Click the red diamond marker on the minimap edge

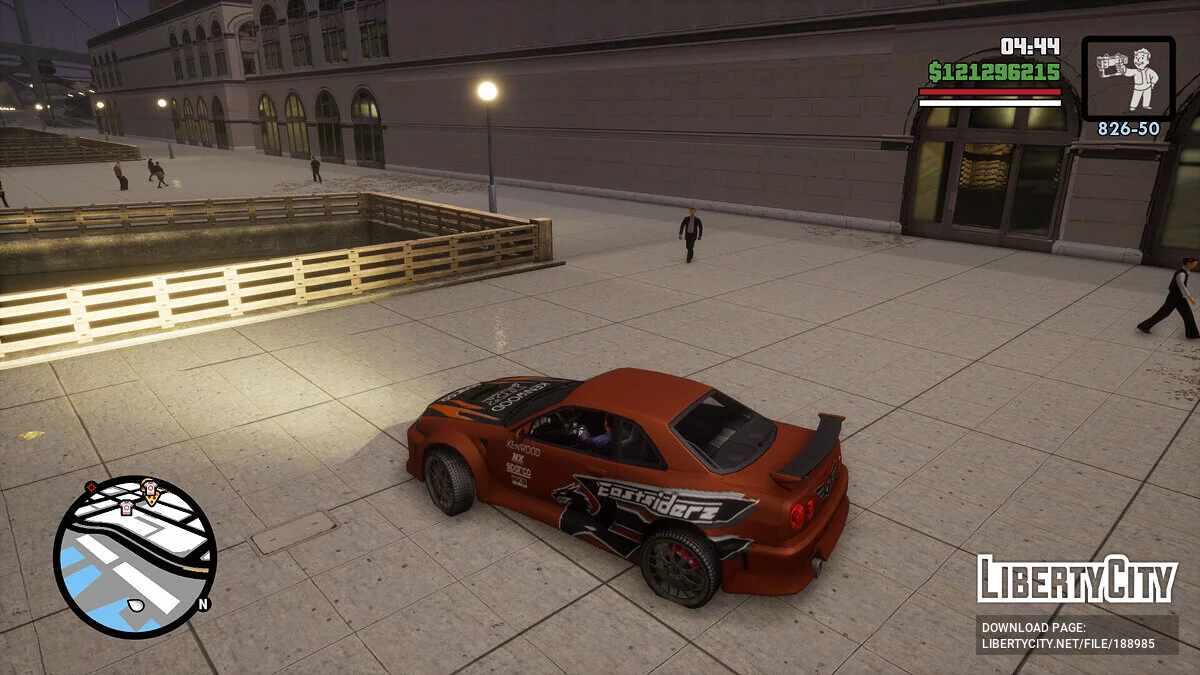pyautogui.click(x=91, y=488)
